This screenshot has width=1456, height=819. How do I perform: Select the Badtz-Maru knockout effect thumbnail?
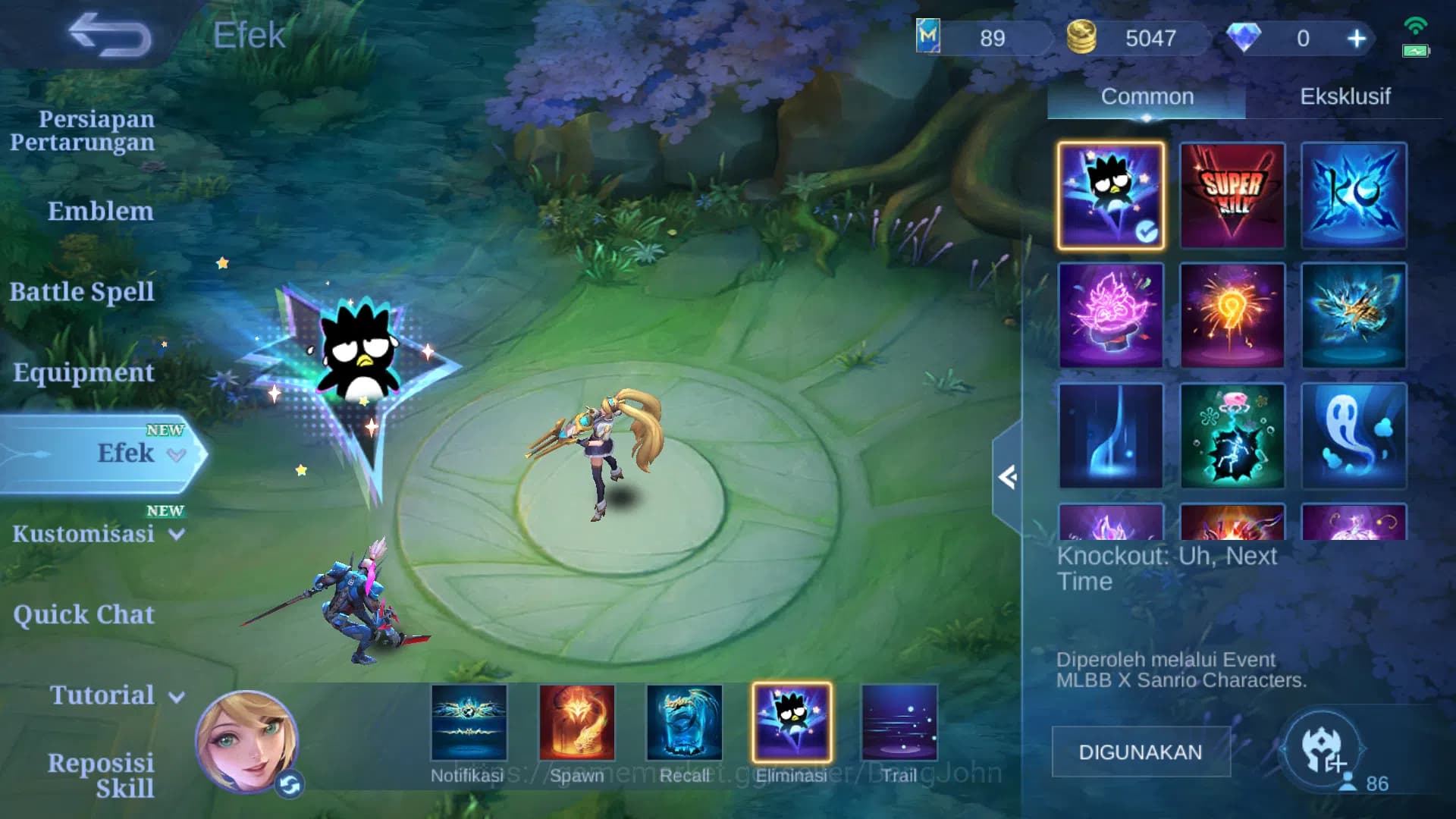click(x=1110, y=196)
